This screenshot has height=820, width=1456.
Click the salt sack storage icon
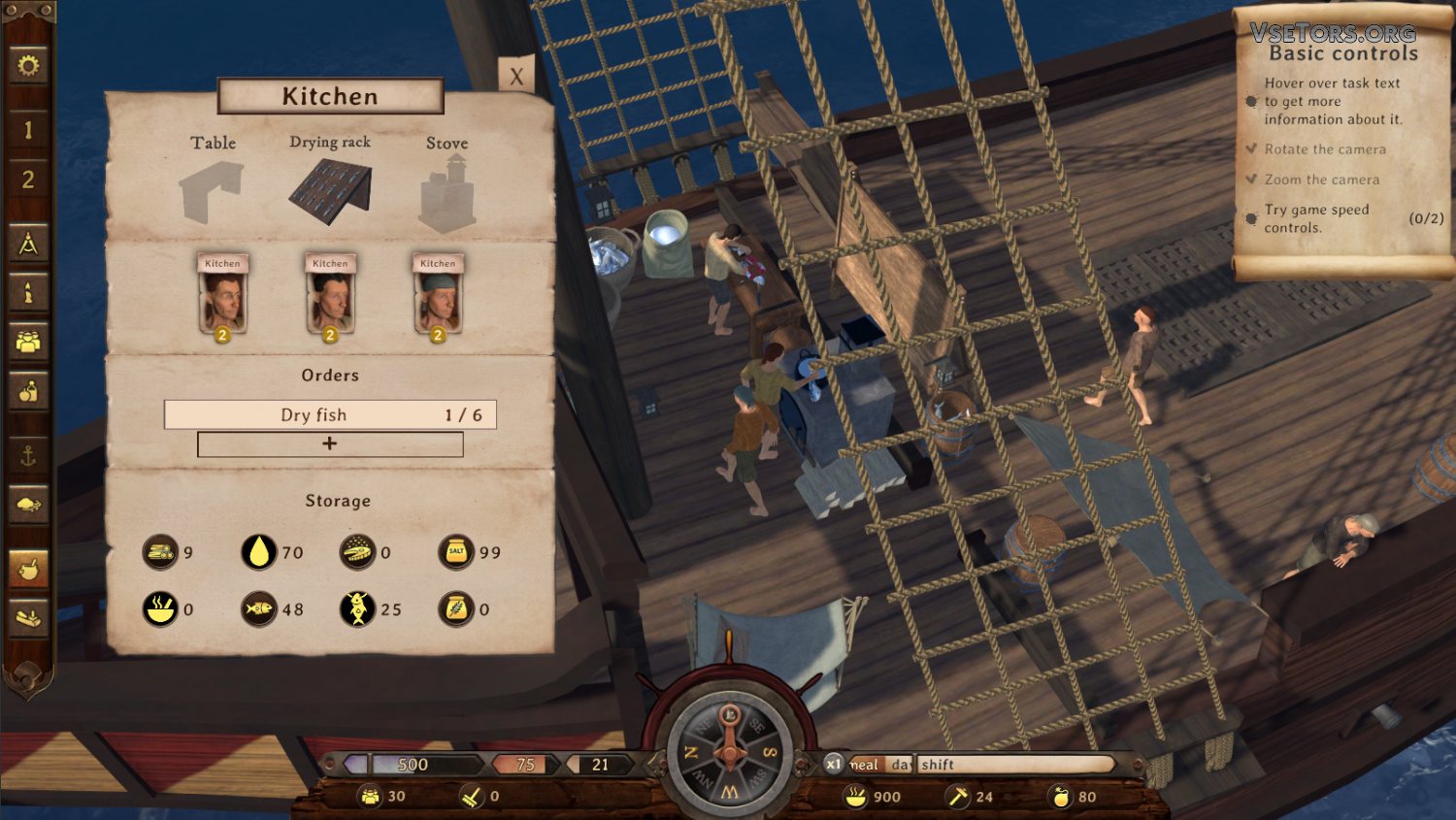456,552
